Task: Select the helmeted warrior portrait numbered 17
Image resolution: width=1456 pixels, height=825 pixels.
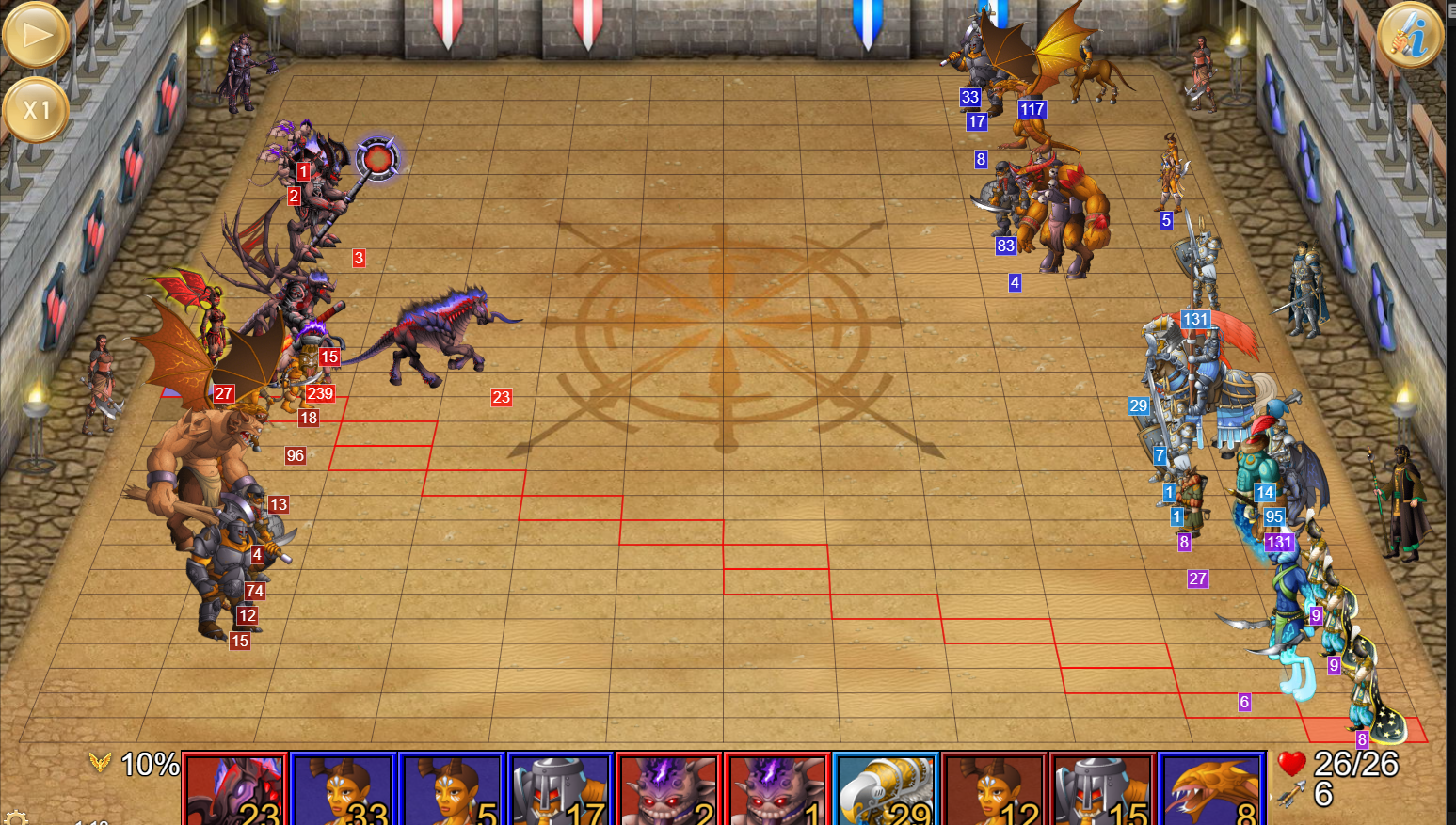Action: (x=560, y=790)
